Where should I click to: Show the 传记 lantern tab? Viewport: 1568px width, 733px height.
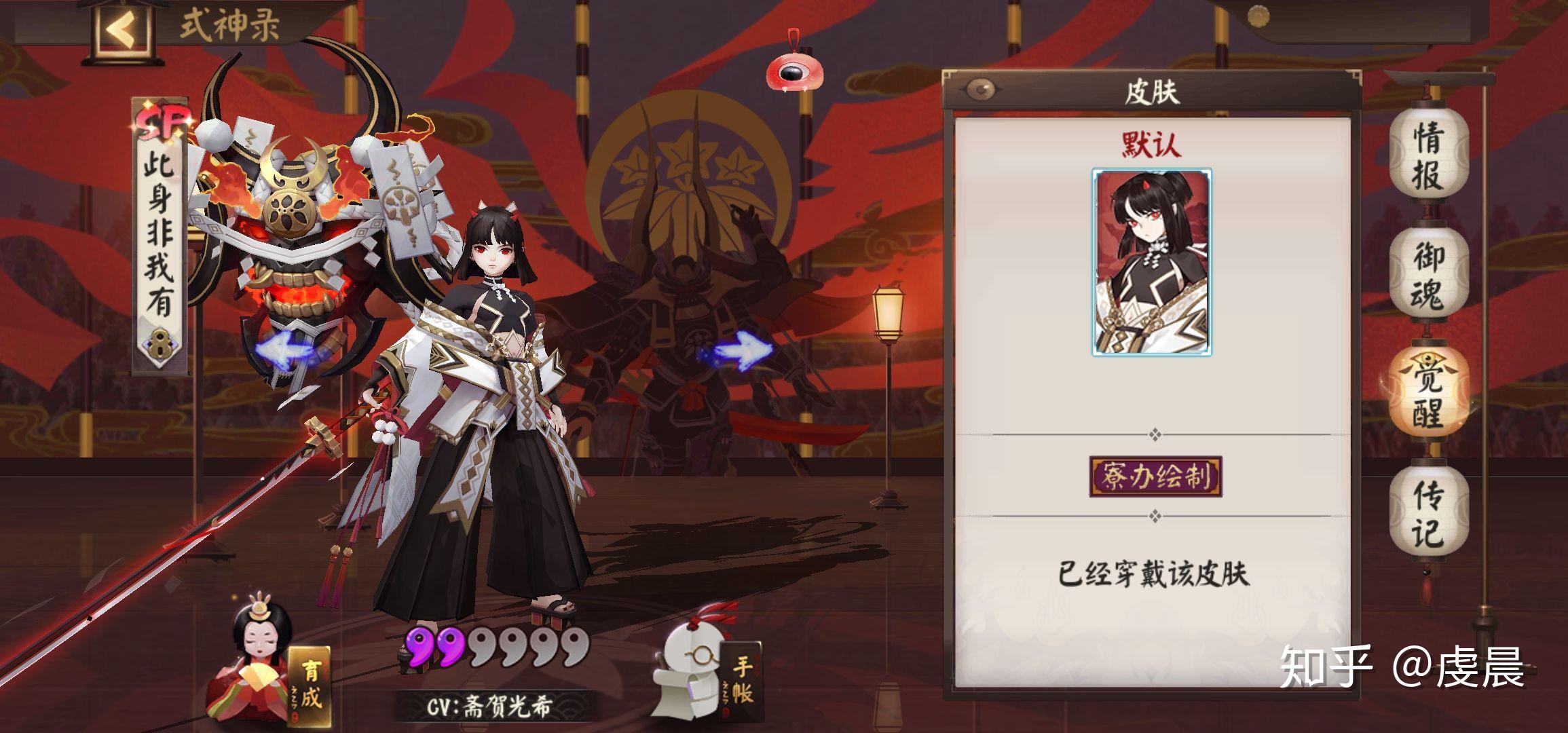[1427, 514]
